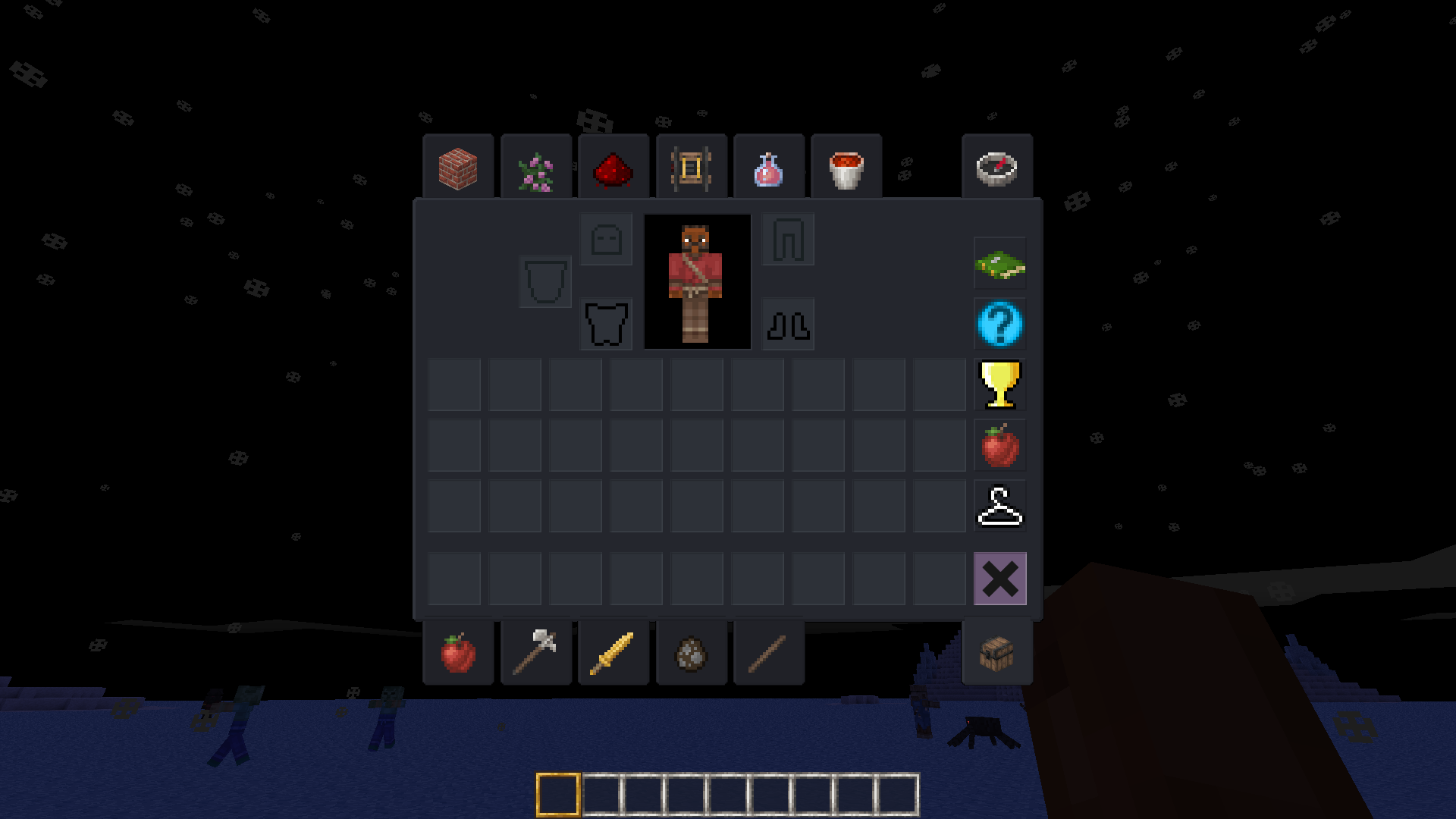Open the skin customization hanger button
Screen dimensions: 1456x819
click(999, 506)
